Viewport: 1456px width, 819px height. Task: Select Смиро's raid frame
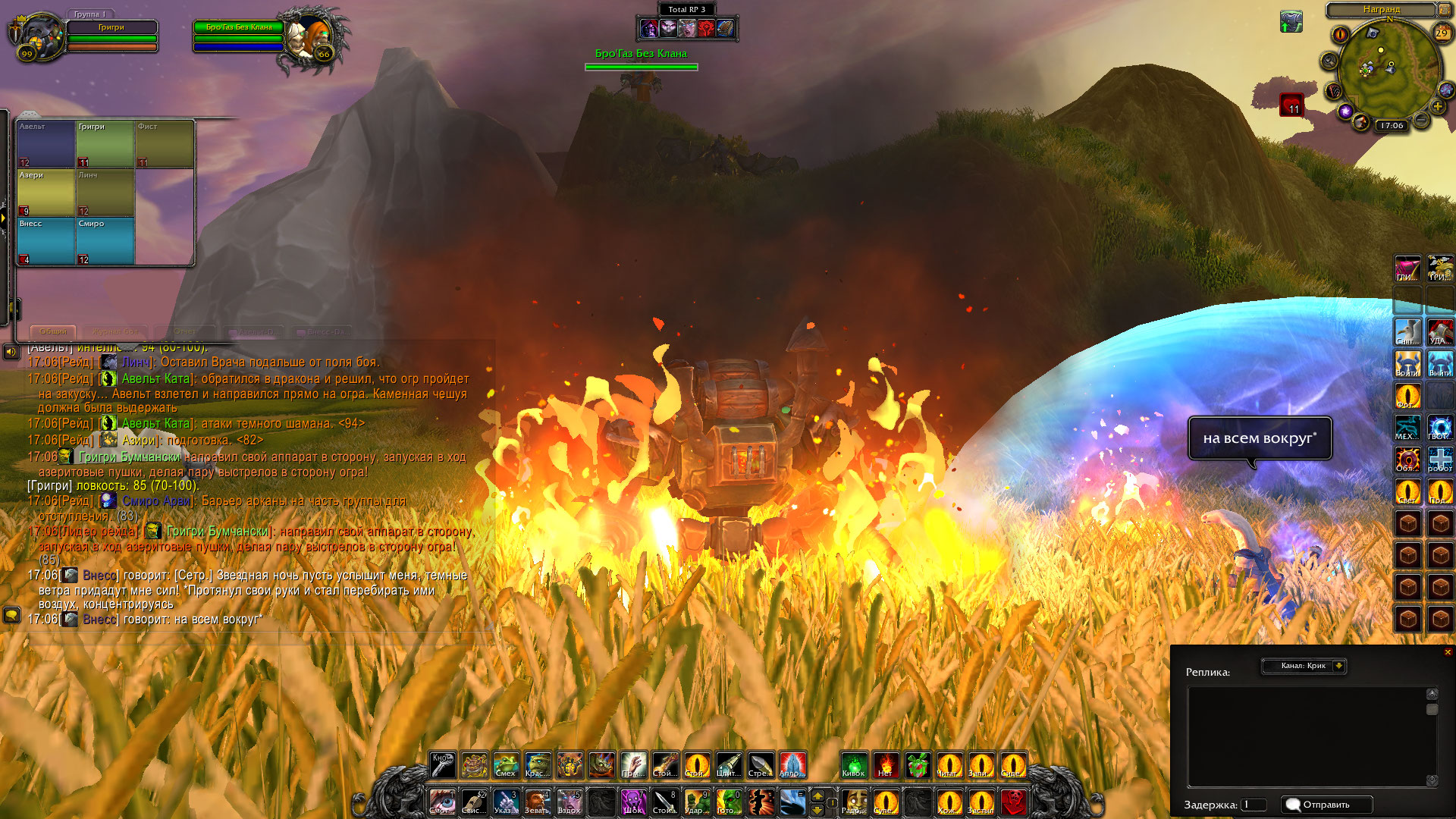coord(105,241)
